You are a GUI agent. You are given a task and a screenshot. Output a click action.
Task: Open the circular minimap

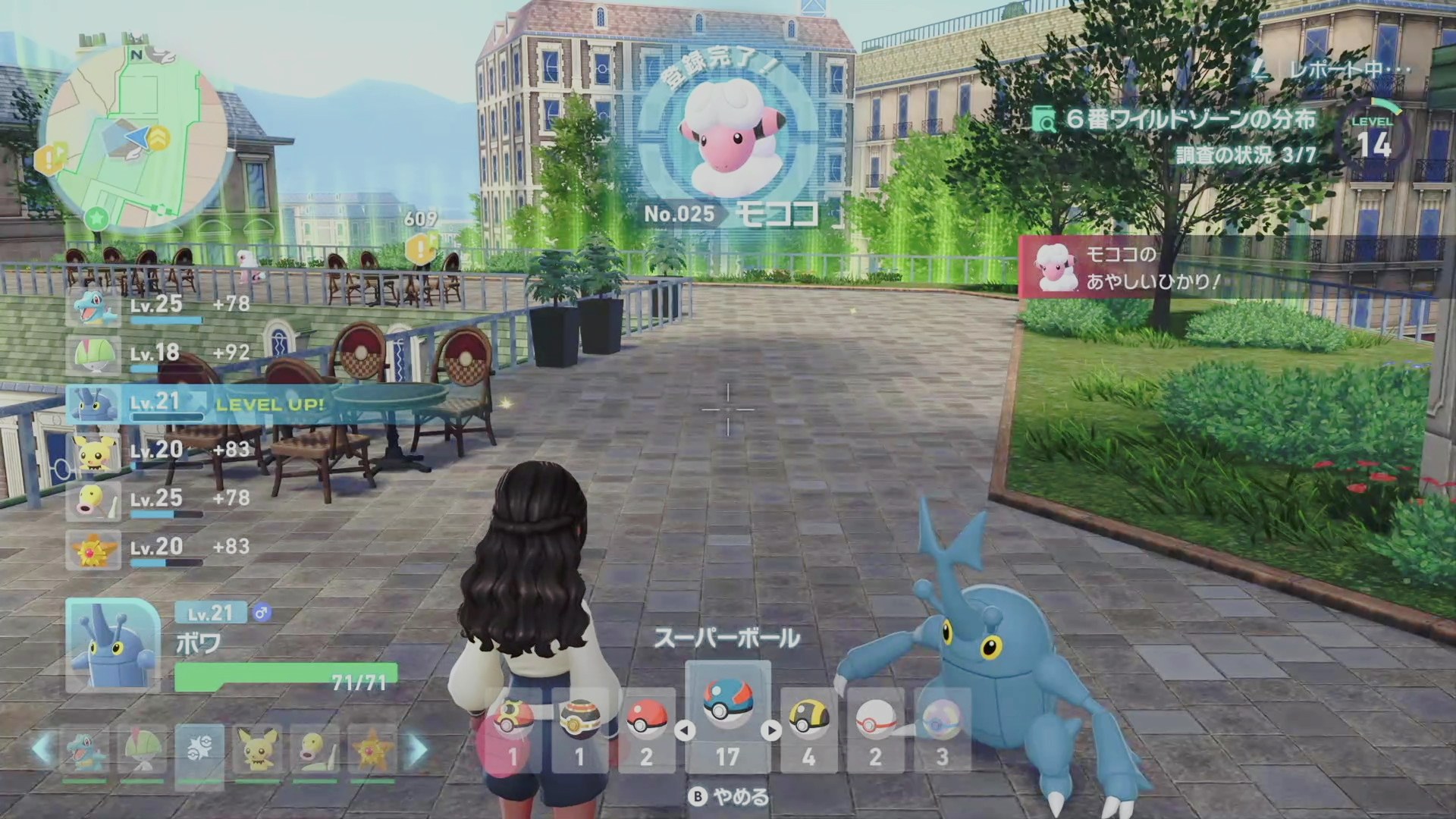(134, 137)
